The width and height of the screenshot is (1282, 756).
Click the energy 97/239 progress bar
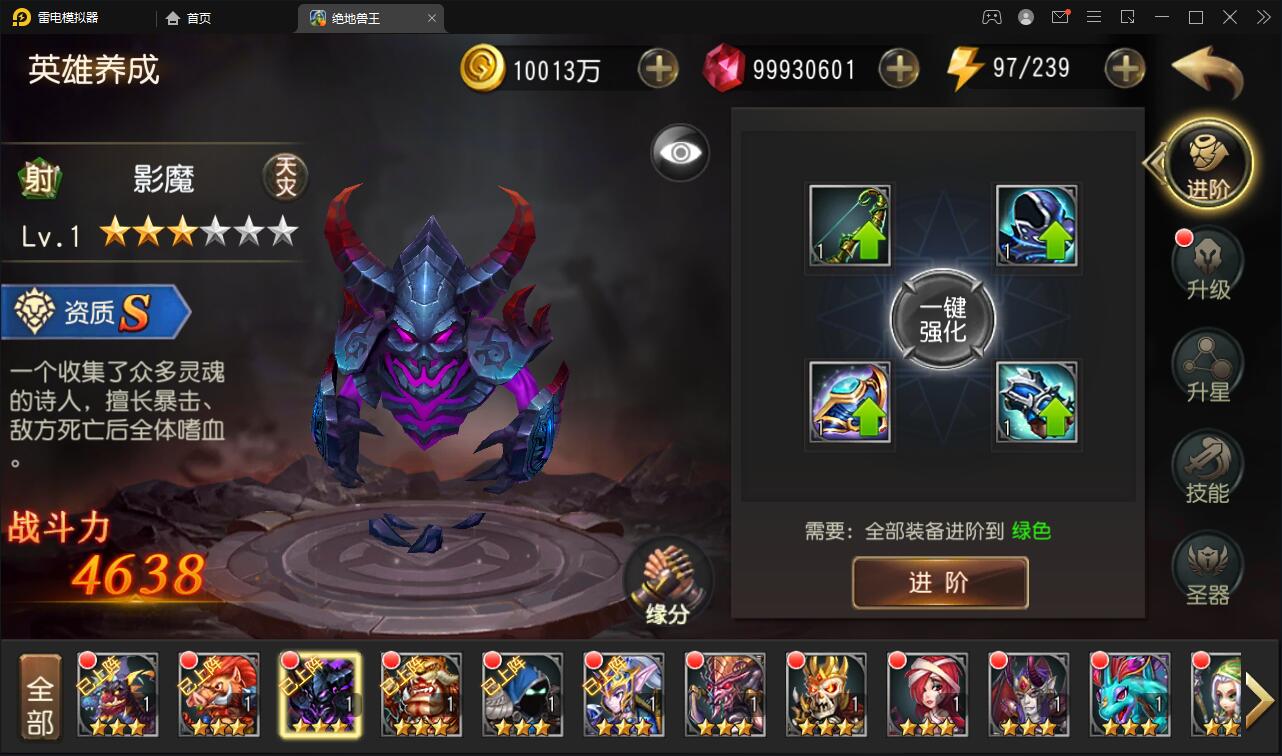point(1030,67)
